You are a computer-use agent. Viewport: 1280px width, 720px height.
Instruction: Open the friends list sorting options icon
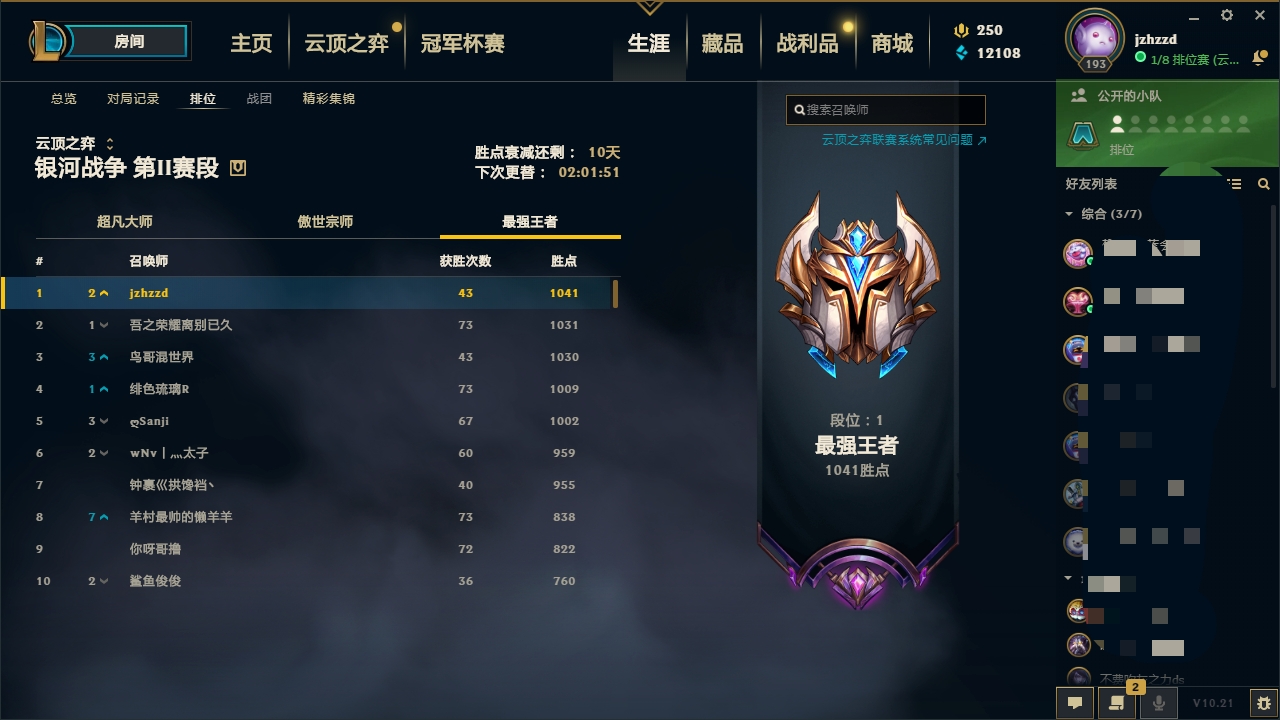(x=1236, y=184)
